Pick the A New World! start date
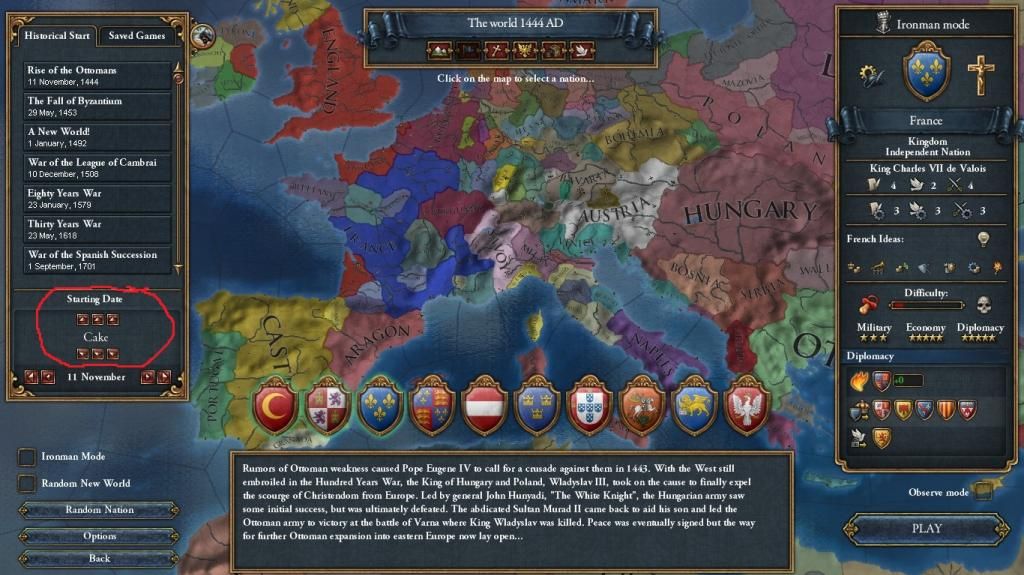This screenshot has height=575, width=1024. tap(98, 137)
